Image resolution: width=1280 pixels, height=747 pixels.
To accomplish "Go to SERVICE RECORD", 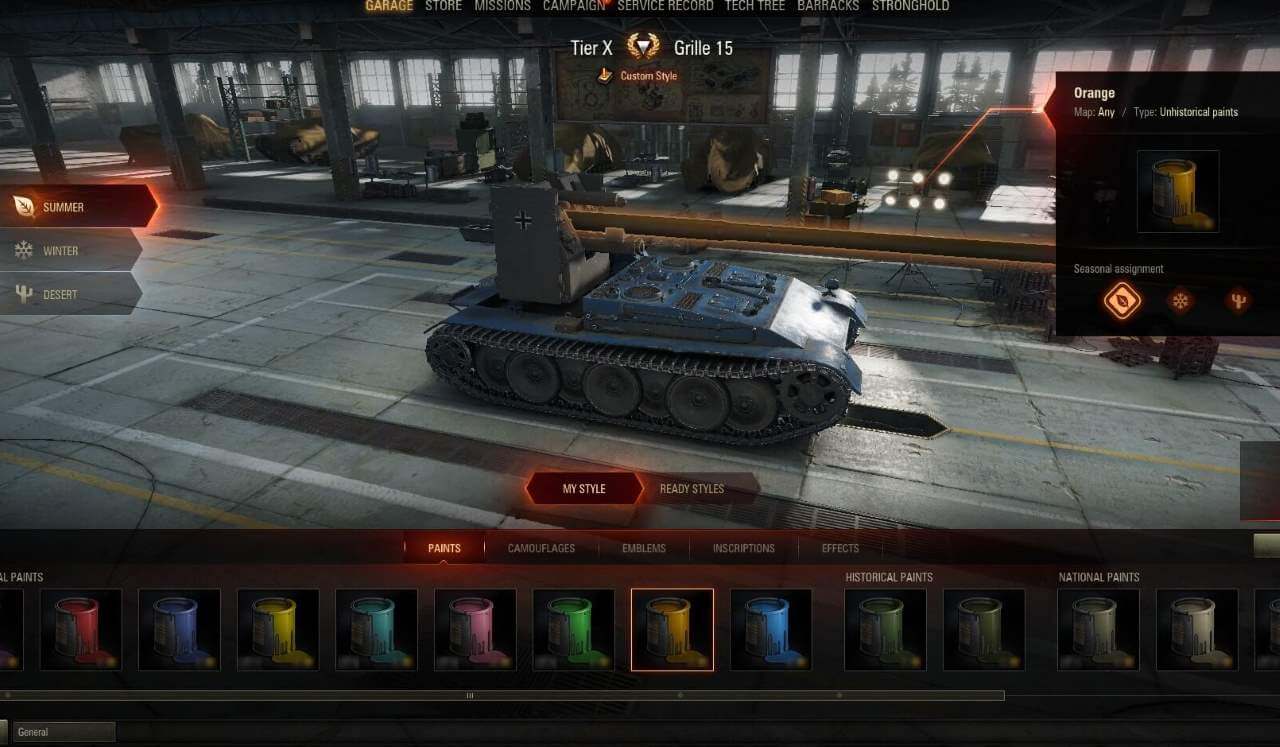I will [665, 6].
